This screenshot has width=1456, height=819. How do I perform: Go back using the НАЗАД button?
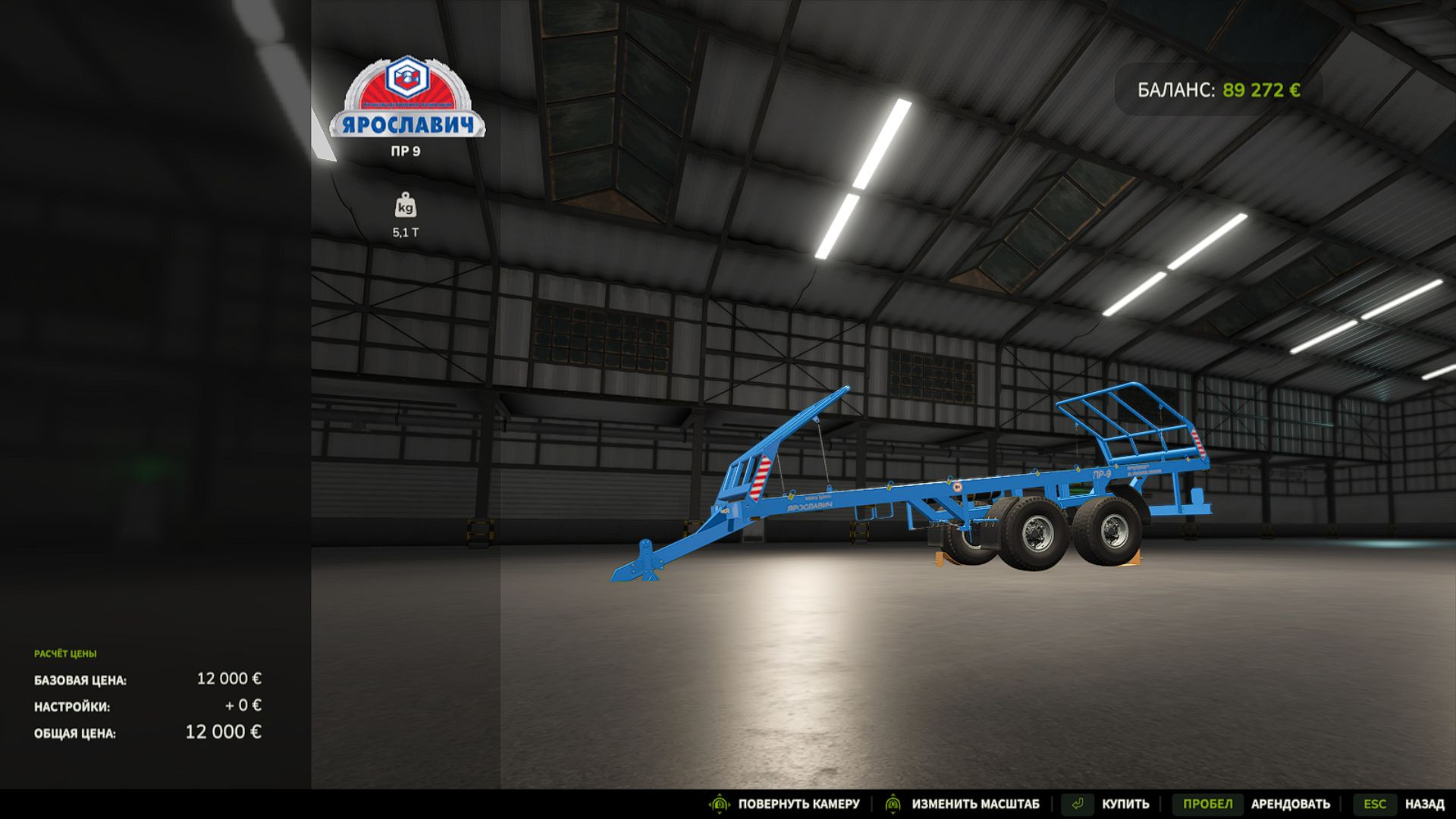click(1423, 804)
